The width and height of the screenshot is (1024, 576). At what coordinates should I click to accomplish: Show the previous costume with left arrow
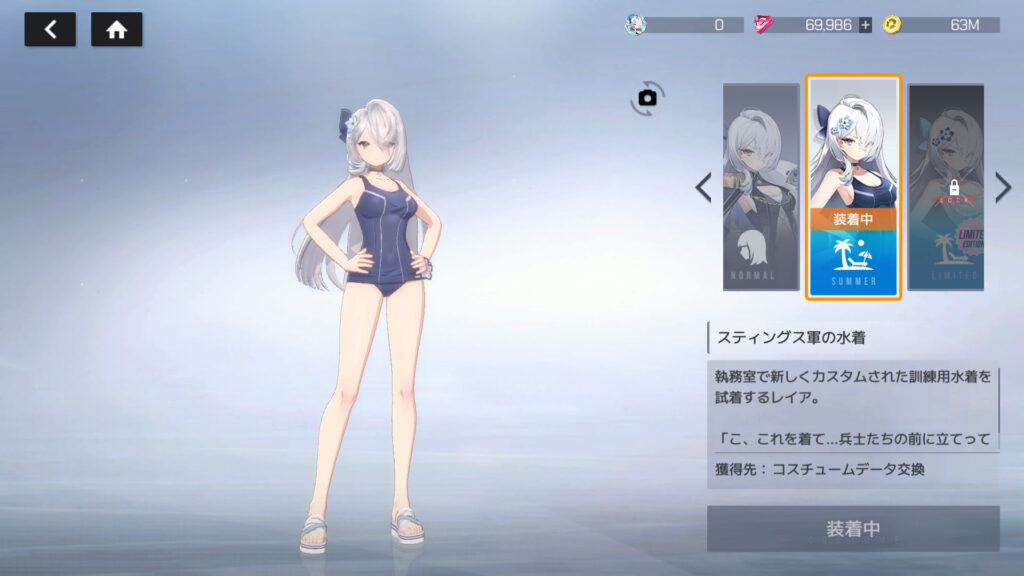[704, 187]
